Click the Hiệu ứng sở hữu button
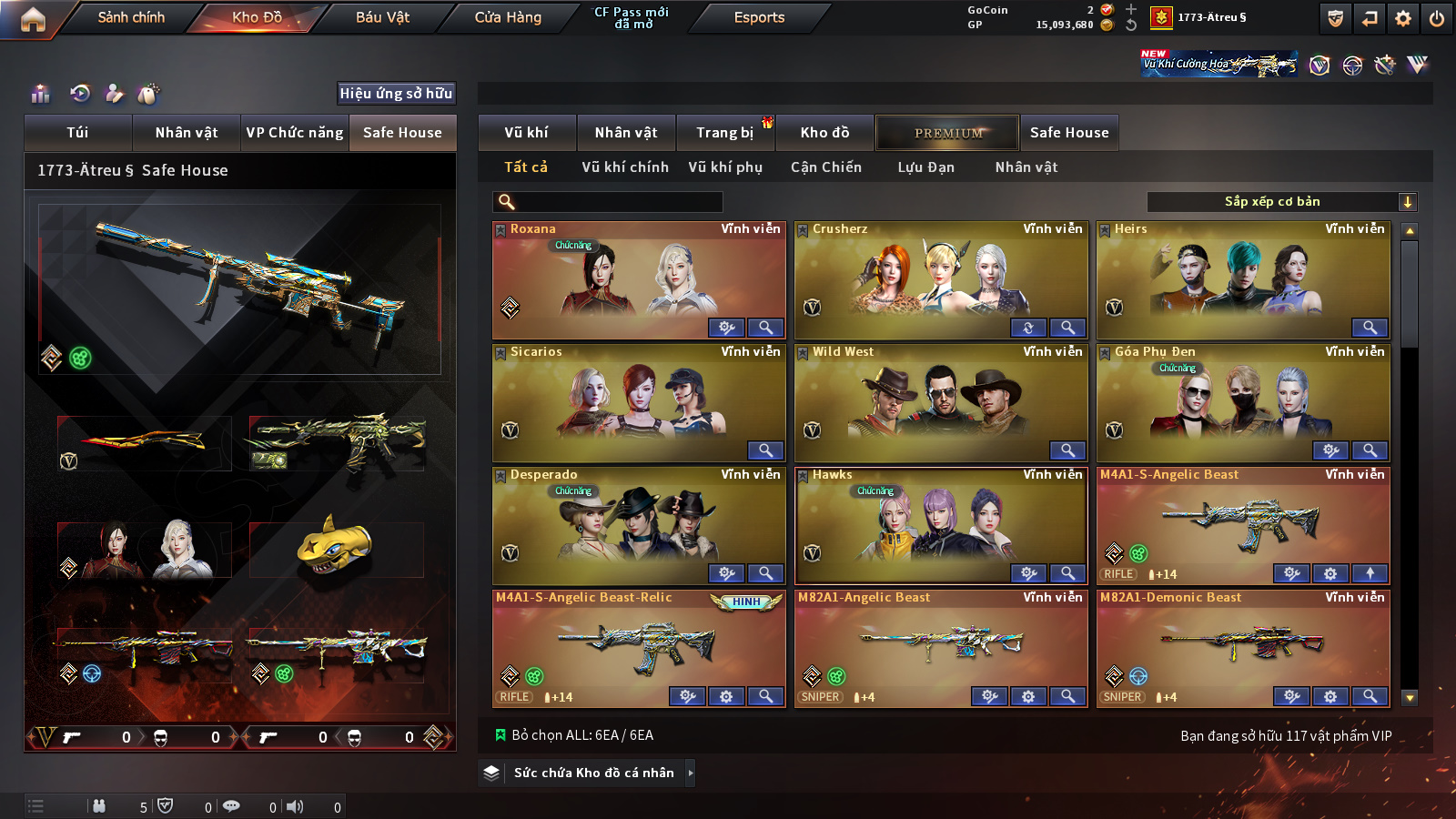Image resolution: width=1456 pixels, height=819 pixels. tap(396, 94)
